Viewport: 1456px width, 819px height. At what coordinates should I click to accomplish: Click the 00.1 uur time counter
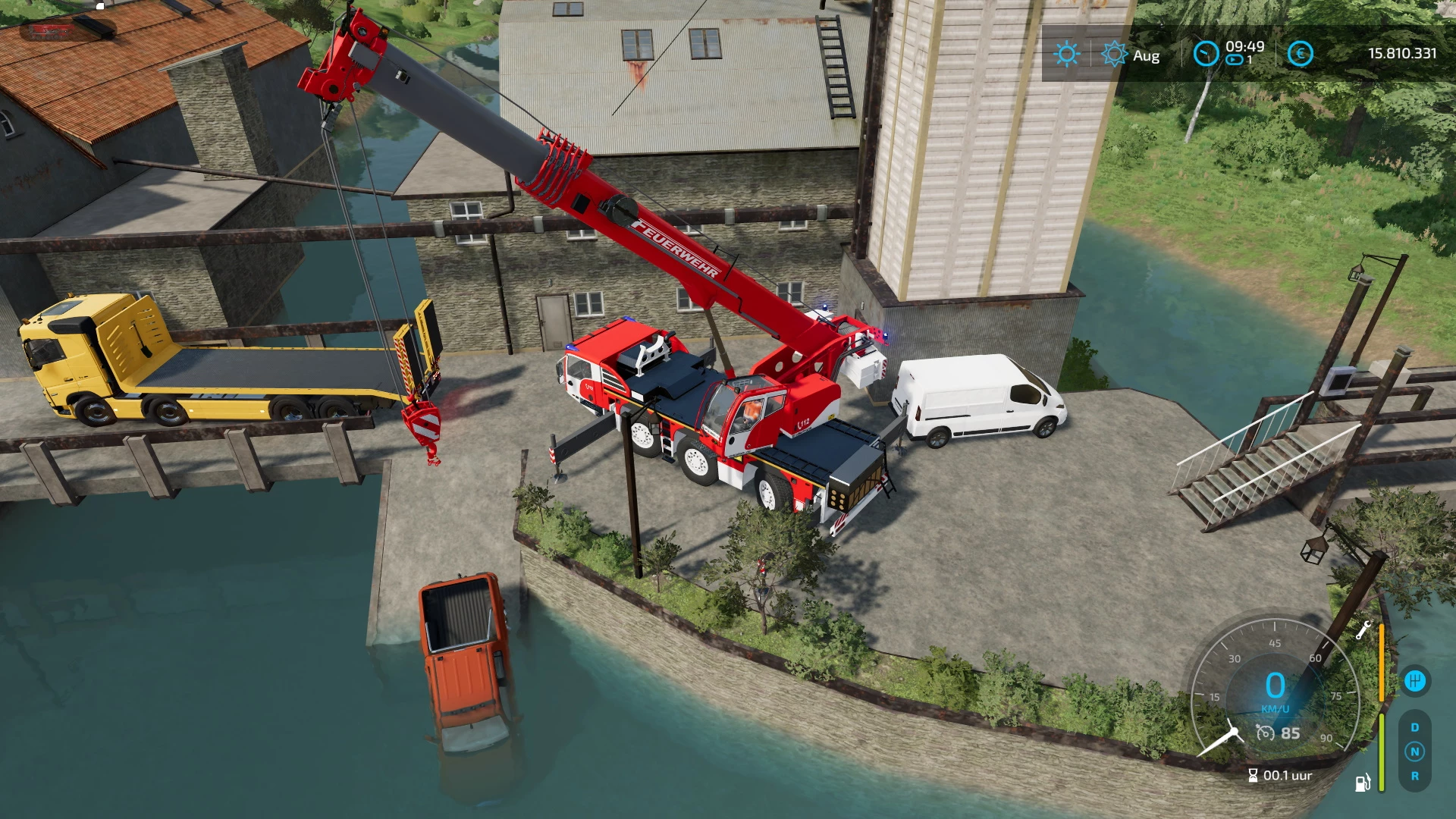click(1287, 776)
